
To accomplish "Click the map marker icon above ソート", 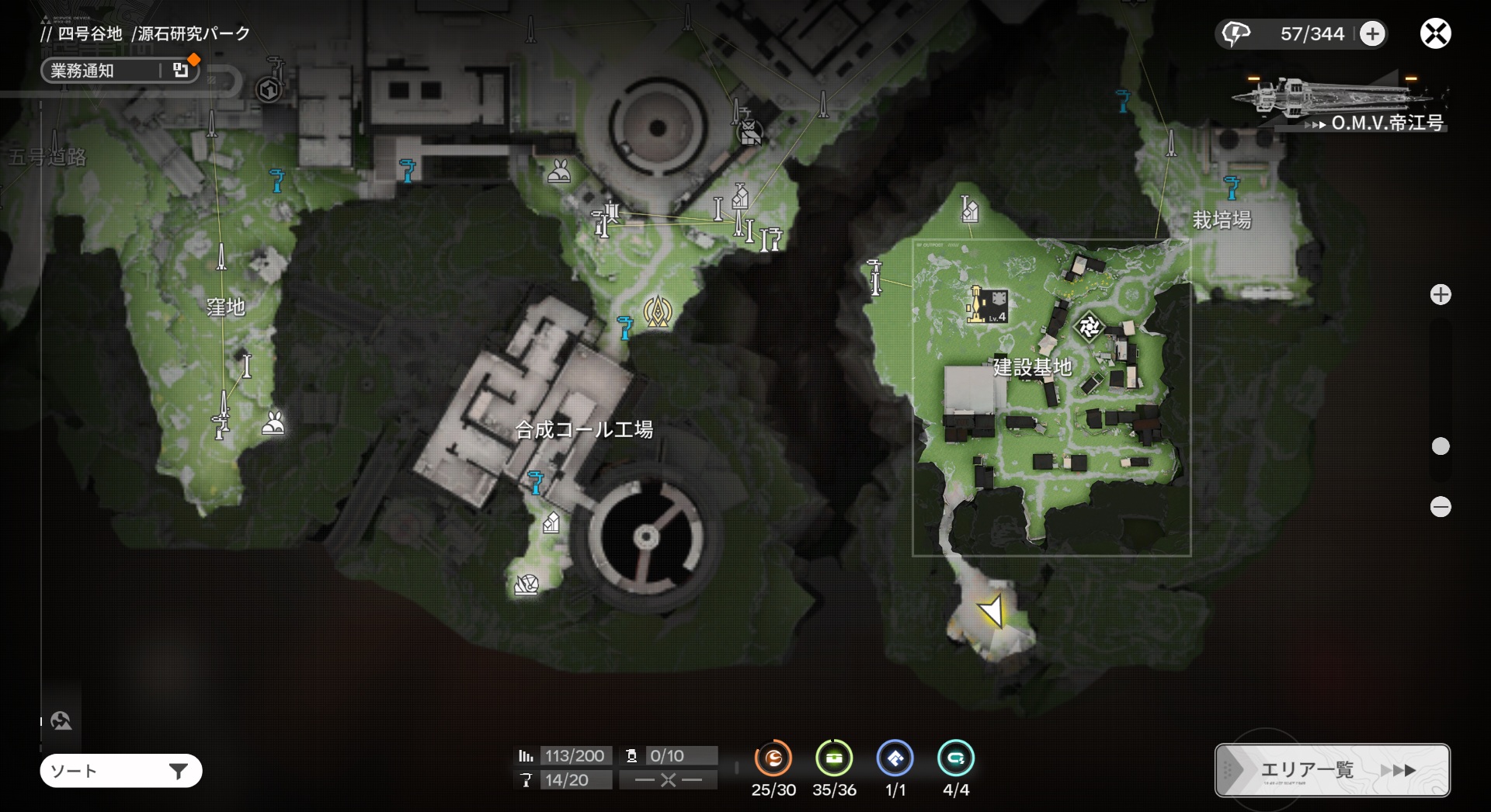I will 61,721.
